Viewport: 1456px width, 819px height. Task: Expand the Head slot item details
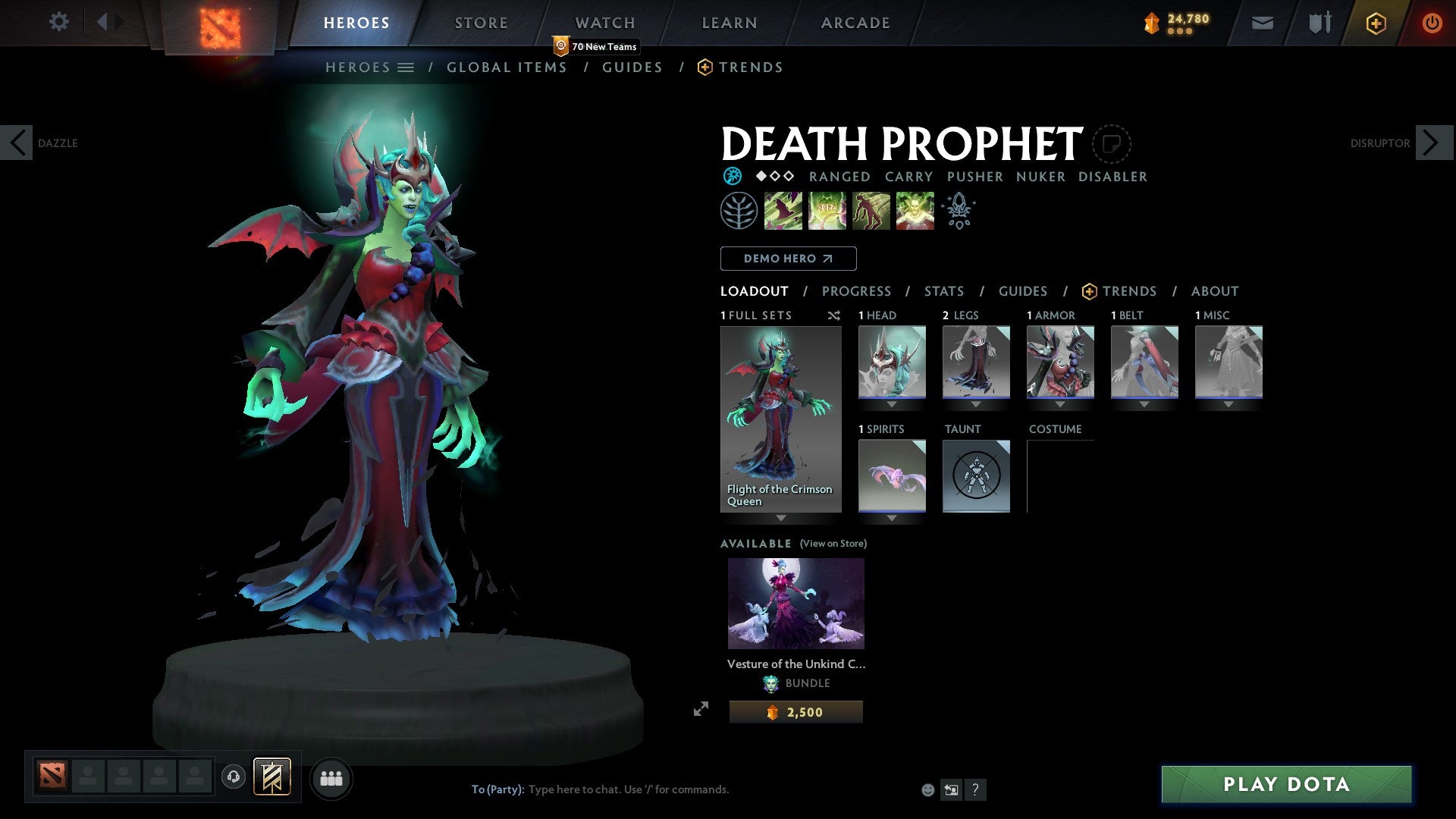892,403
